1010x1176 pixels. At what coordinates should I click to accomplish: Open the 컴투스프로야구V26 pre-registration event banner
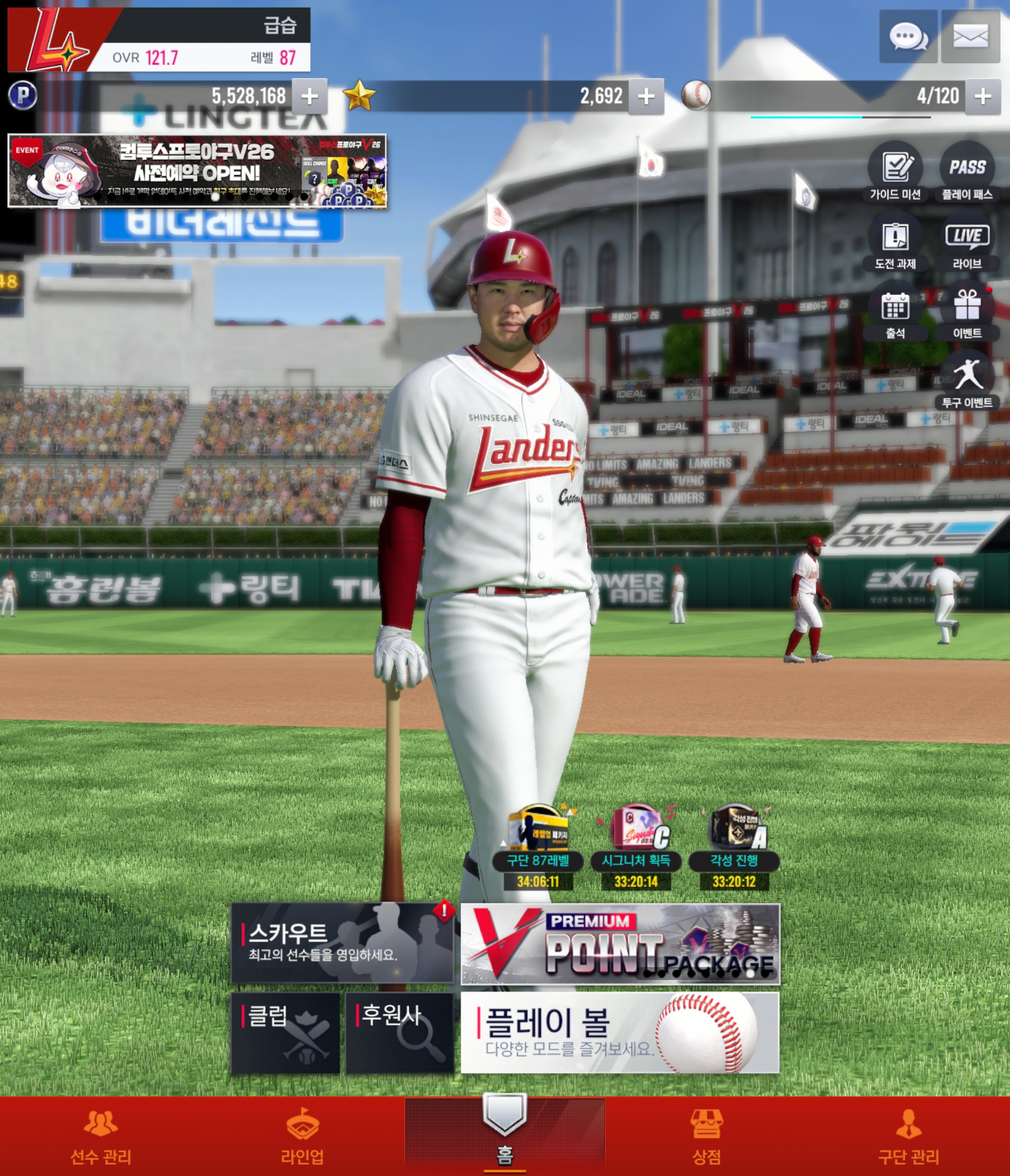(x=197, y=171)
